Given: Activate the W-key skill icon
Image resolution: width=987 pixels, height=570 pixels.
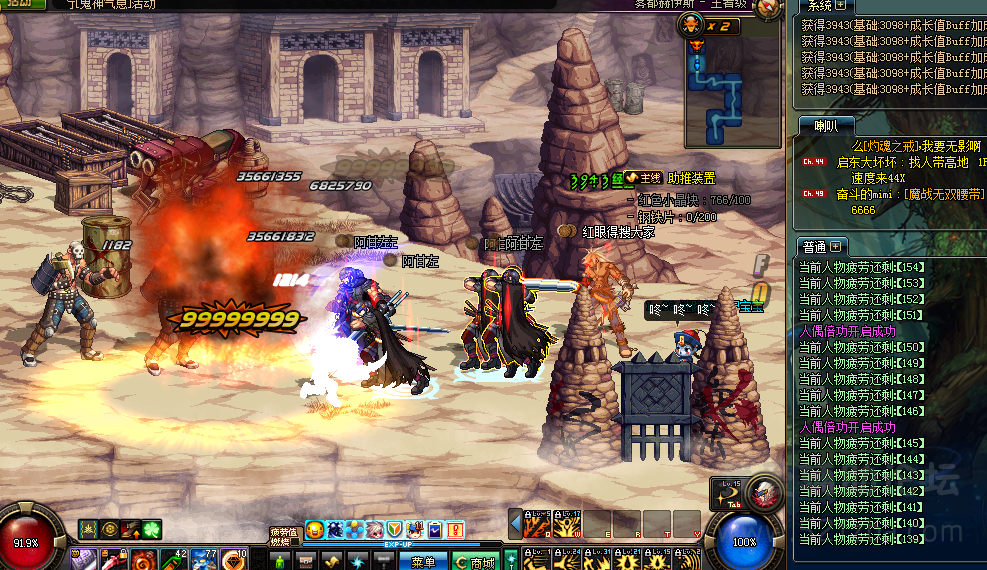Looking at the screenshot, I should coord(568,524).
